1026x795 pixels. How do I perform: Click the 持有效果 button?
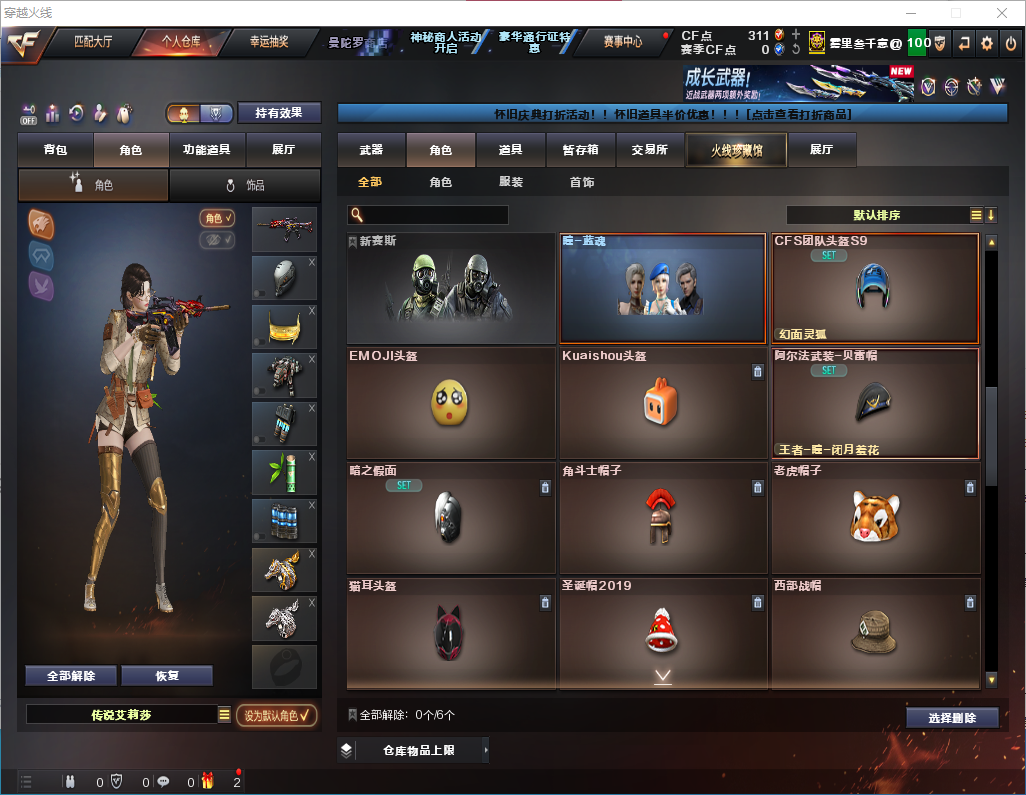tap(279, 113)
